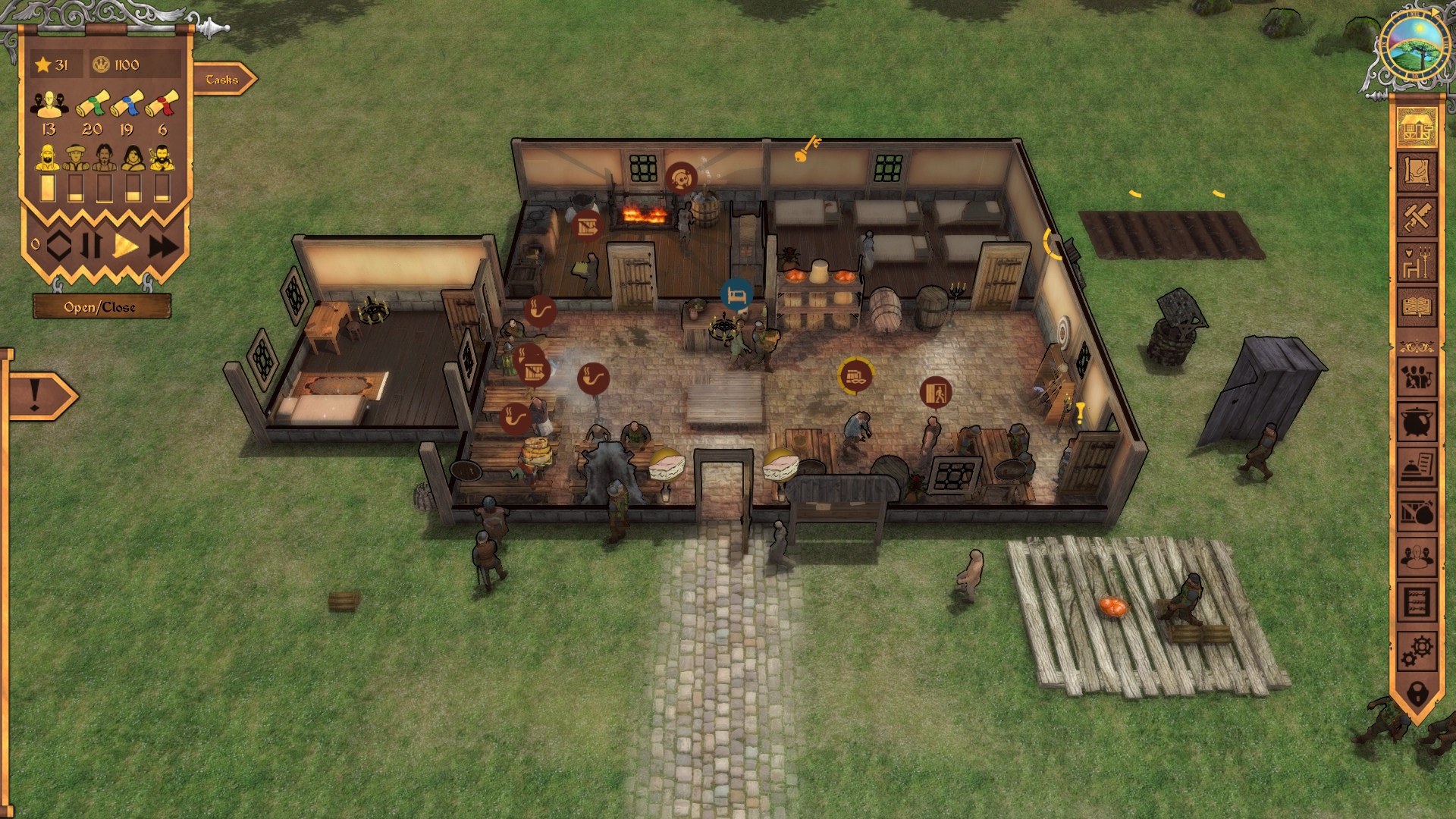This screenshot has width=1456, height=819.
Task: Open the furniture and candelabra menu
Action: coord(1417,262)
